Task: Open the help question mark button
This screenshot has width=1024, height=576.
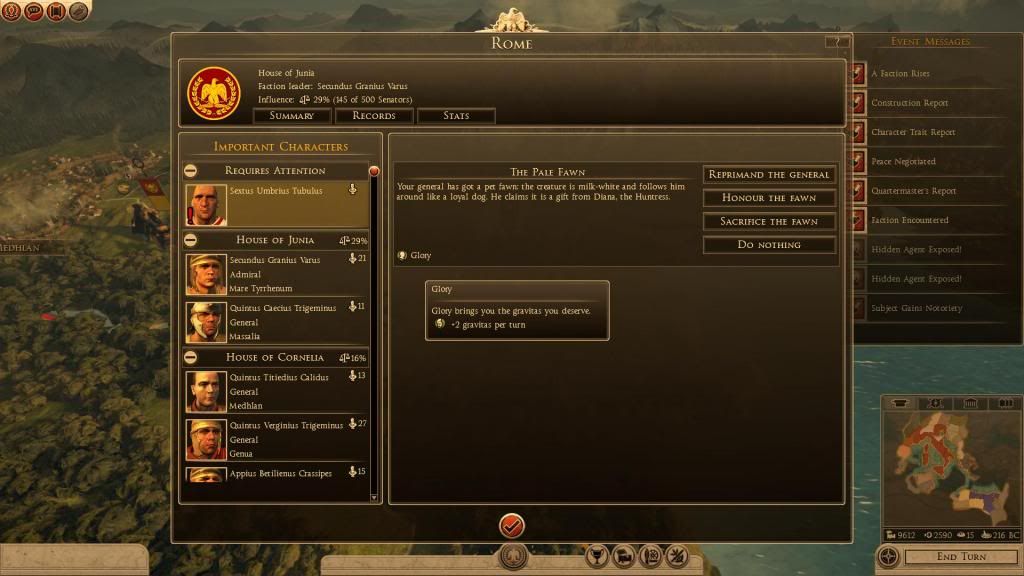Action: click(x=833, y=42)
